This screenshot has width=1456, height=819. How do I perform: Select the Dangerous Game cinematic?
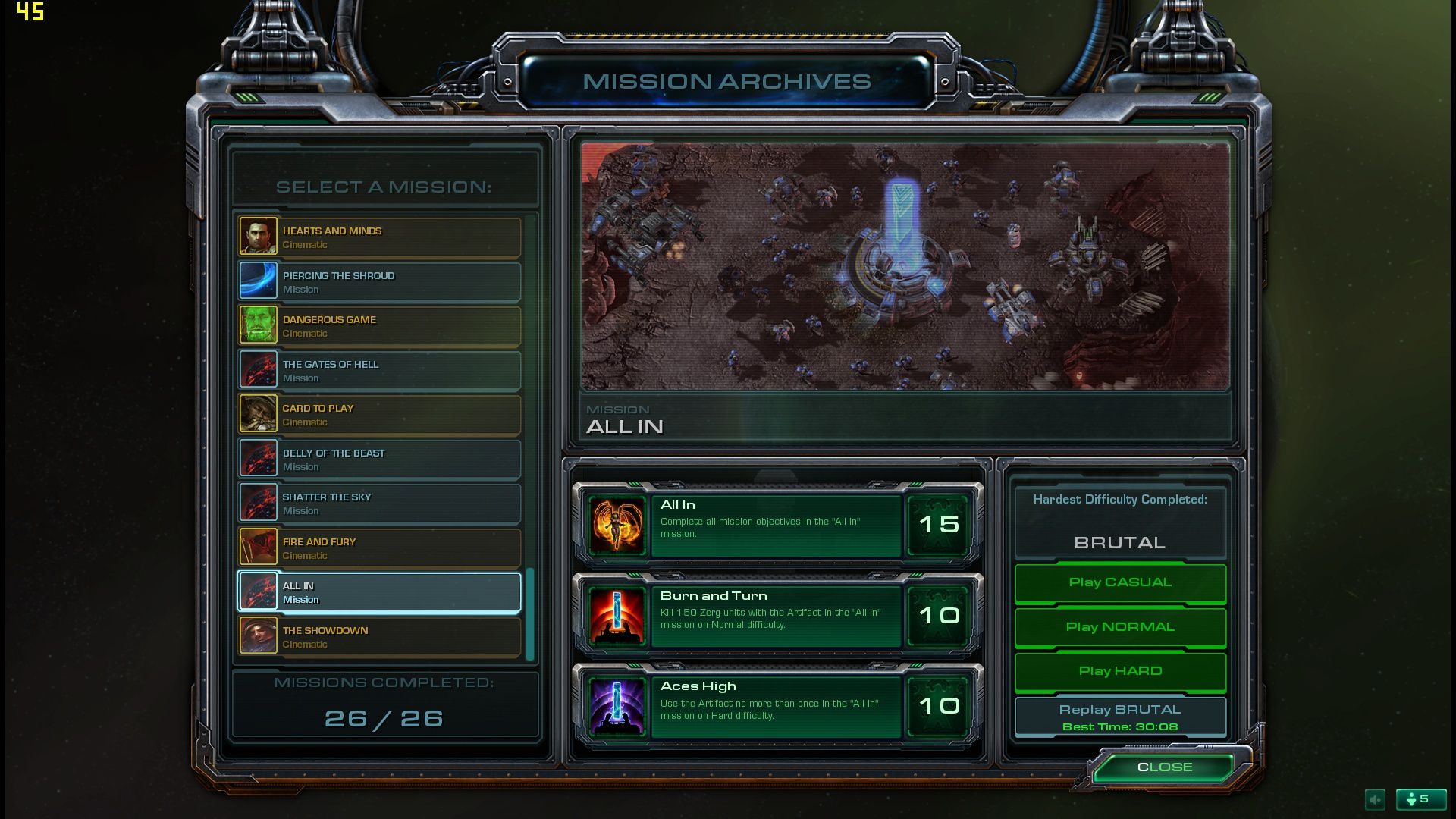coord(379,326)
